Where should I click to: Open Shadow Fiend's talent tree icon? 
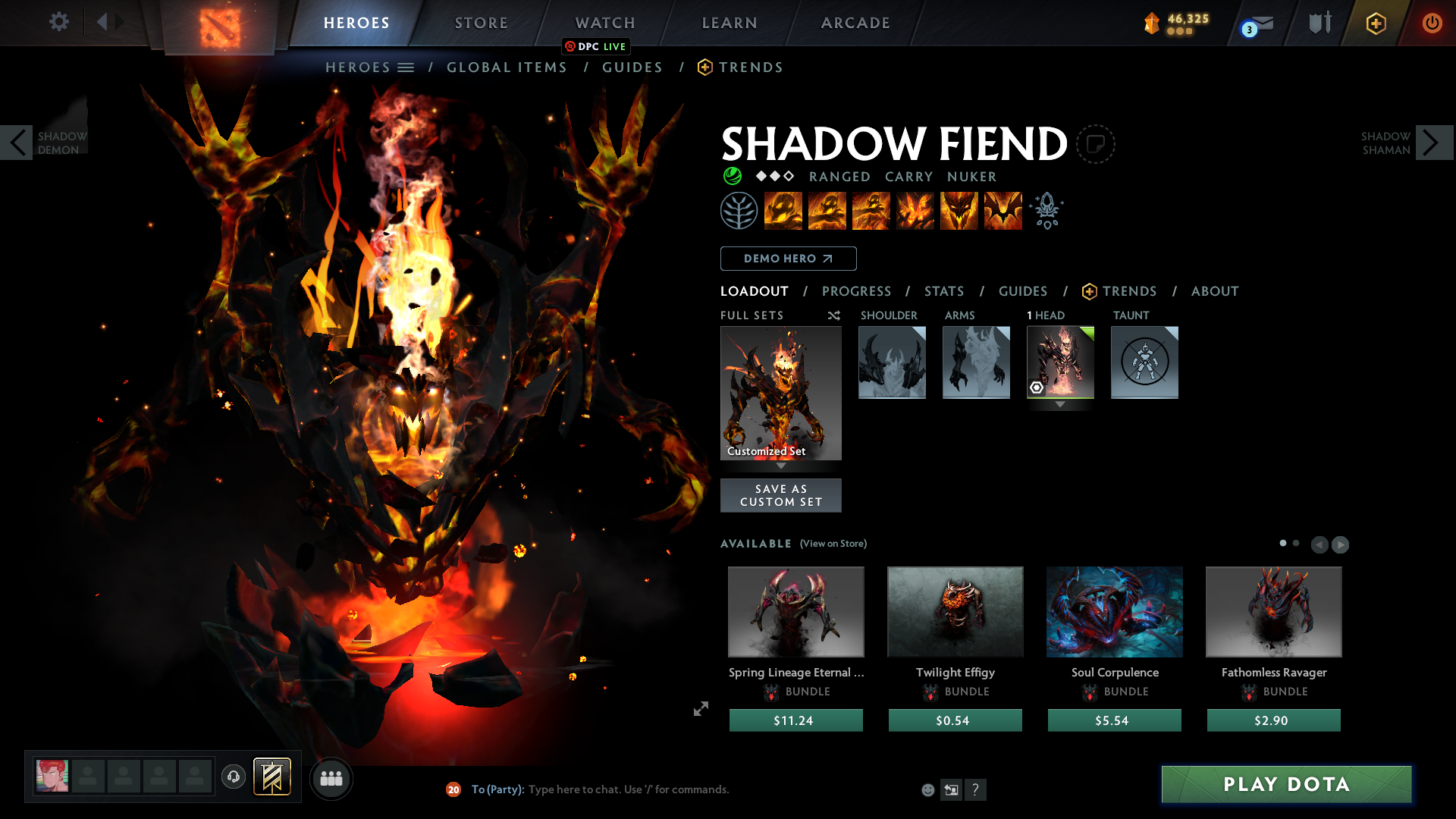click(739, 210)
